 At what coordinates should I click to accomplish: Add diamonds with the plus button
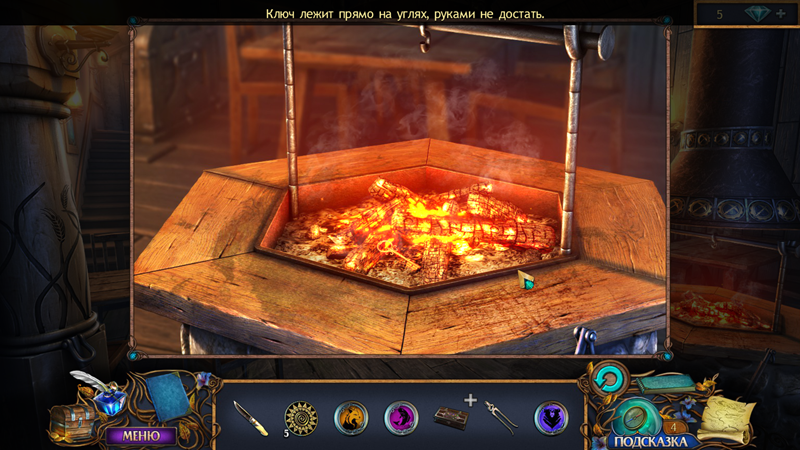coord(780,13)
